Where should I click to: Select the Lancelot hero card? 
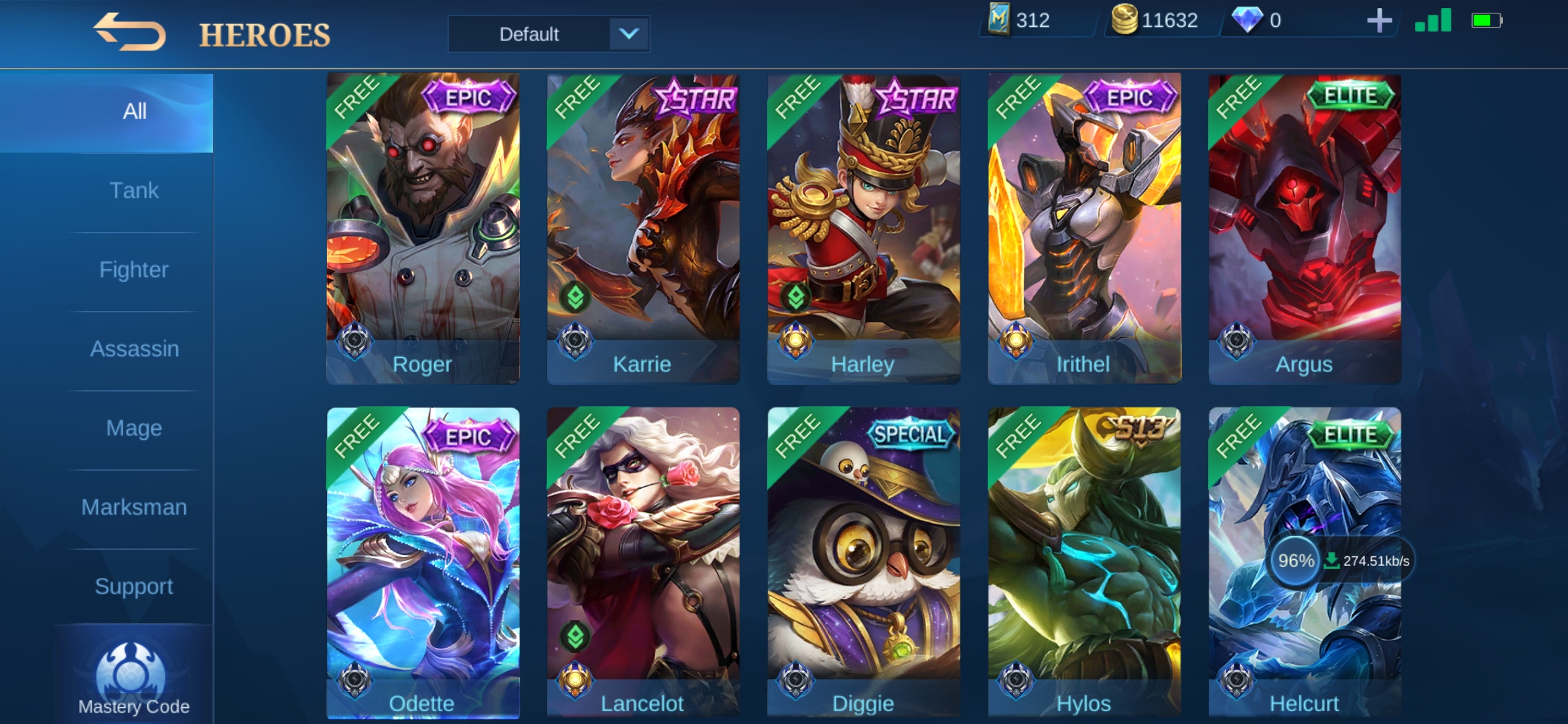[x=643, y=563]
